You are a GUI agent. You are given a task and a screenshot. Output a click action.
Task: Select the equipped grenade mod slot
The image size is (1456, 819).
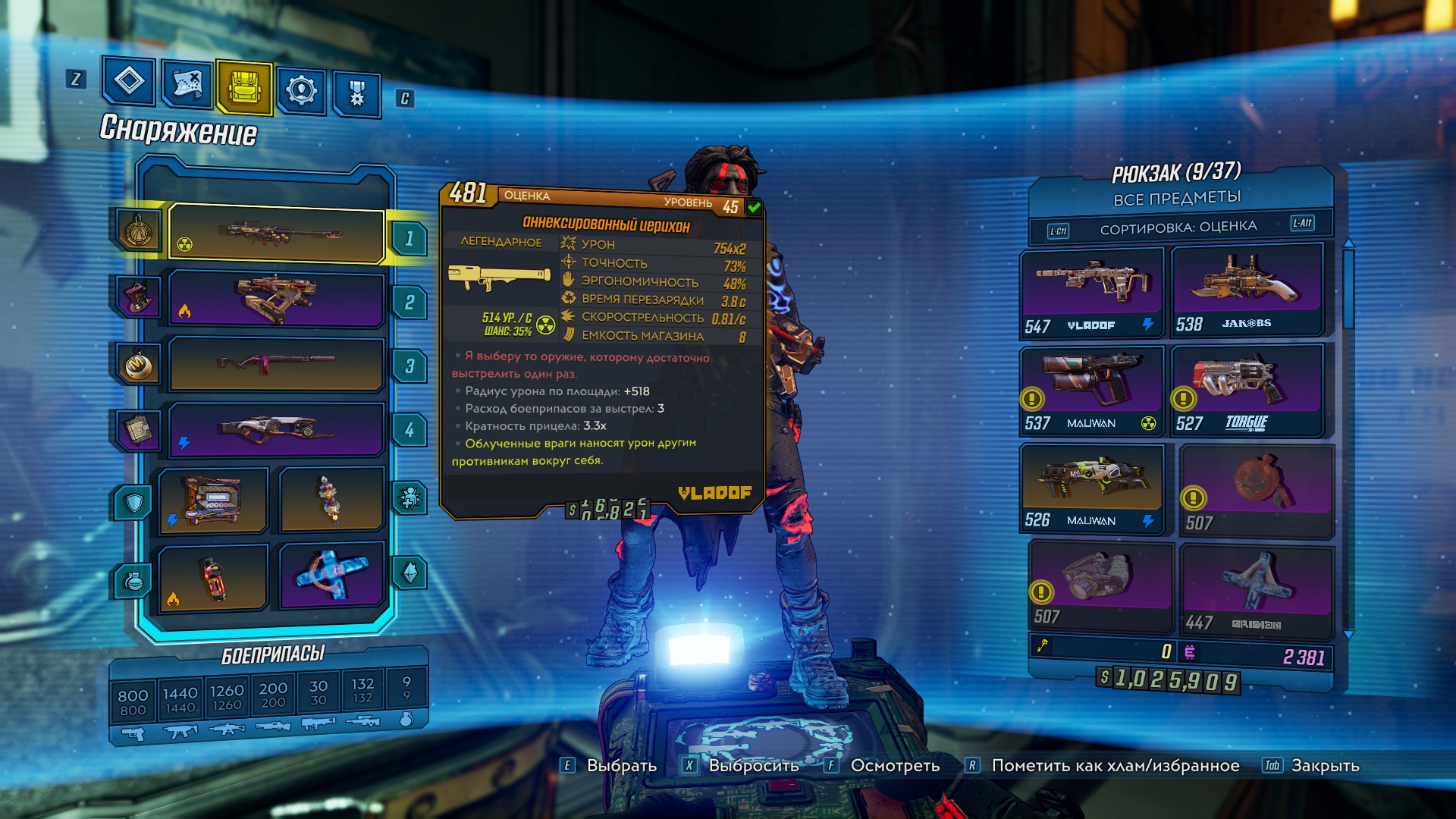click(x=214, y=578)
